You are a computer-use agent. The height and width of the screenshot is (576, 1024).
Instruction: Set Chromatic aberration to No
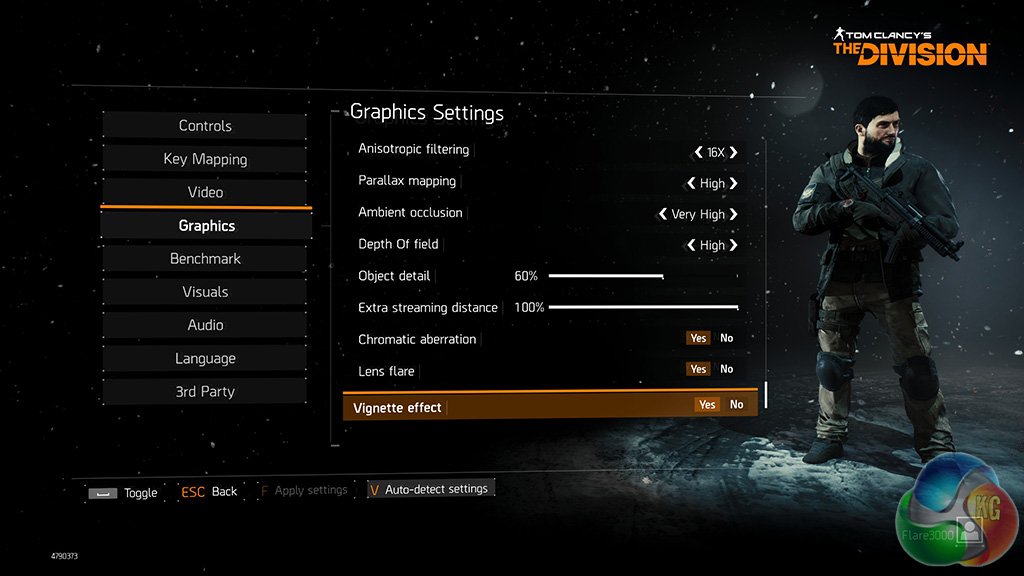click(x=727, y=338)
